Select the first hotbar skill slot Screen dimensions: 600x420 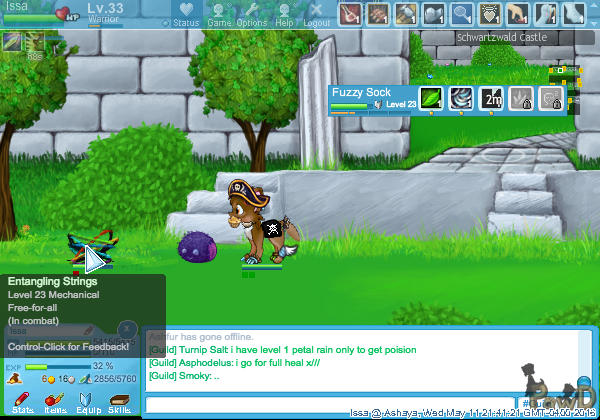(x=350, y=13)
